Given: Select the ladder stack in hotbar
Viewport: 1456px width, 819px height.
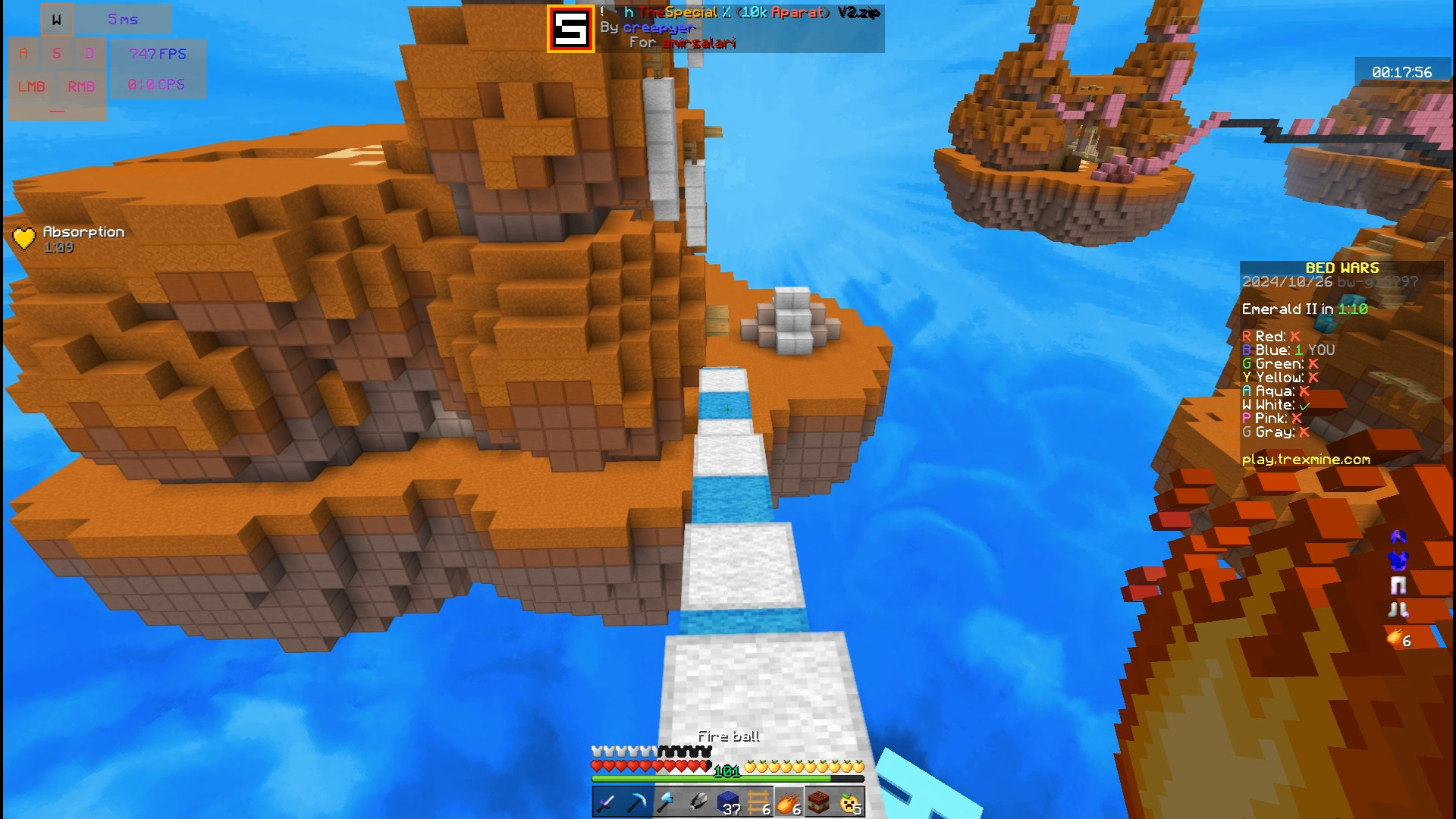Looking at the screenshot, I should [758, 802].
